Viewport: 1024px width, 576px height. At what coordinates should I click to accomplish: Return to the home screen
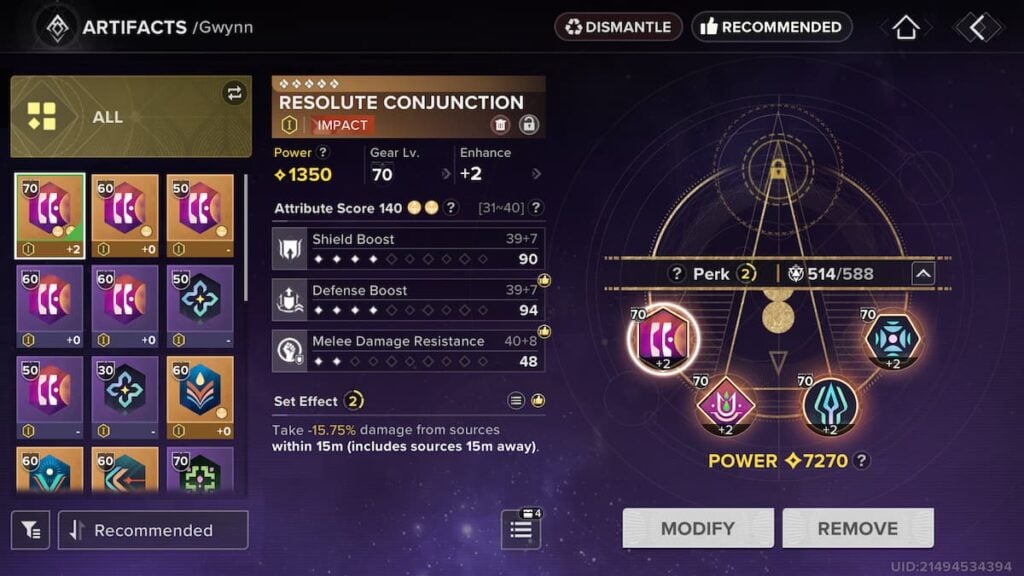coord(905,27)
